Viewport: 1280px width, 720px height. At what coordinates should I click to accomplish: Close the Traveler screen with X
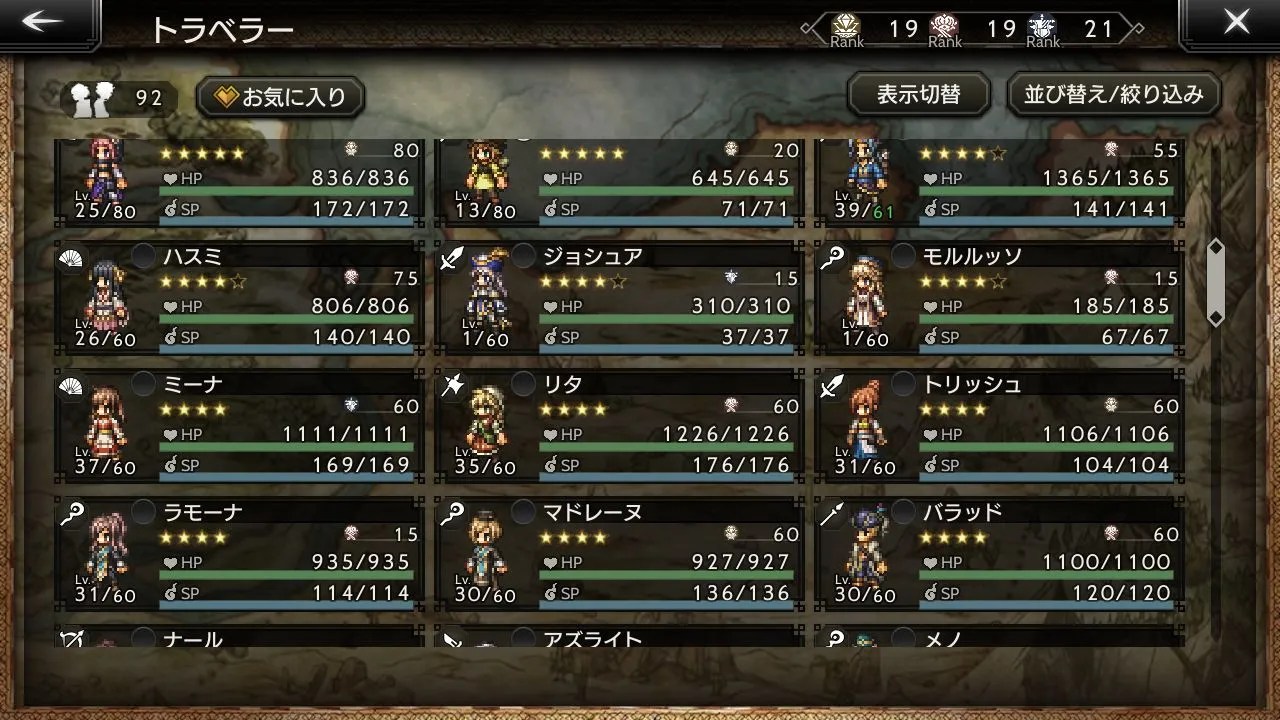coord(1236,22)
